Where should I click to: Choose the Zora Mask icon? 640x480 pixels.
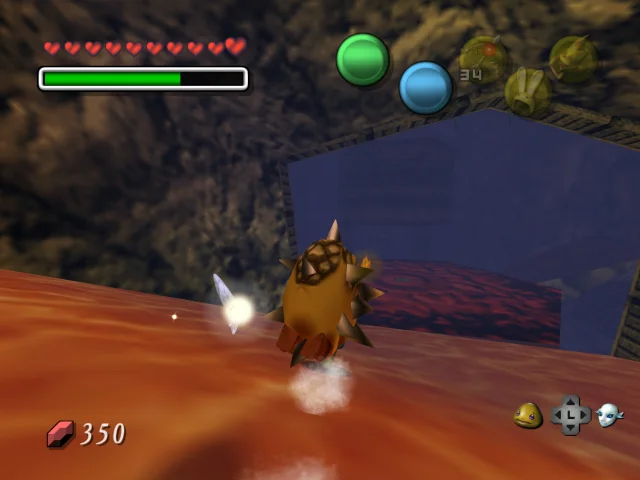coord(609,415)
